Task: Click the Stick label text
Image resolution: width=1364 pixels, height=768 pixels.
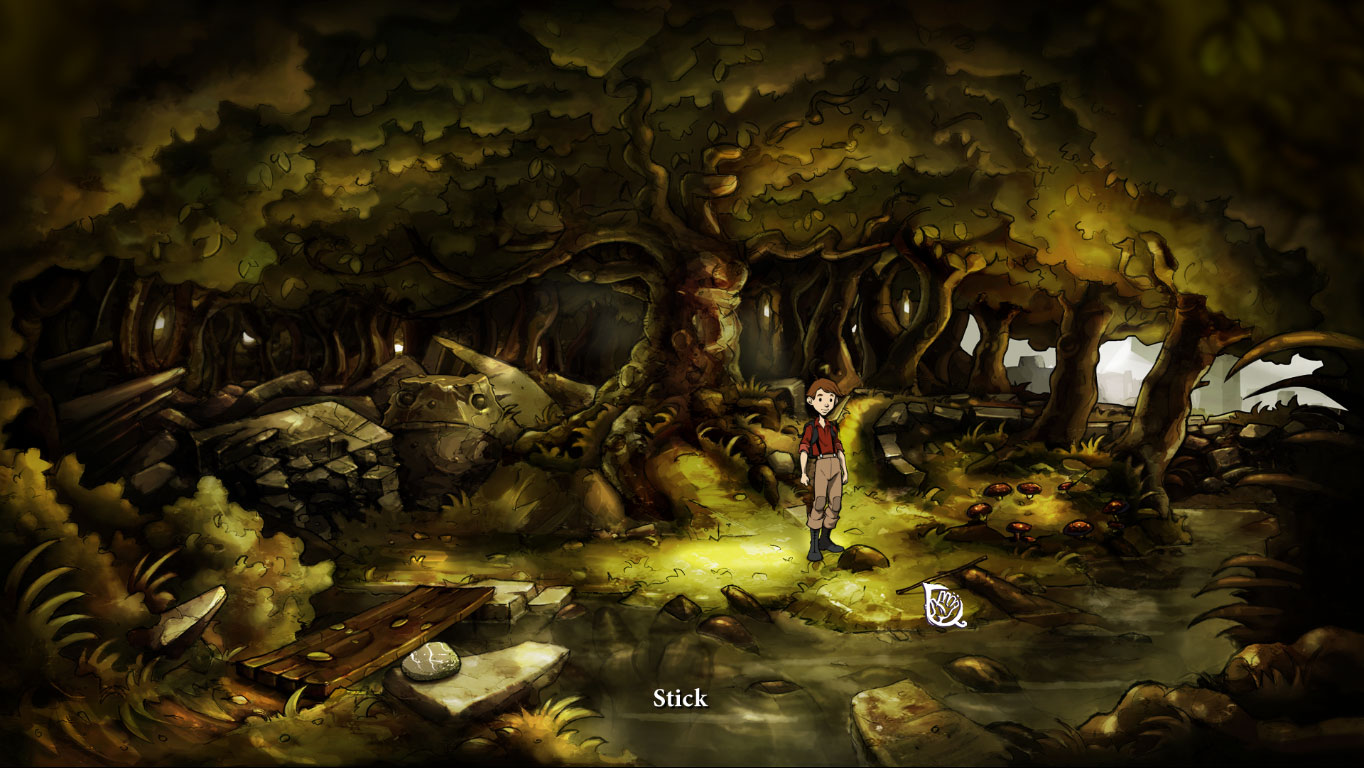Action: coord(681,698)
